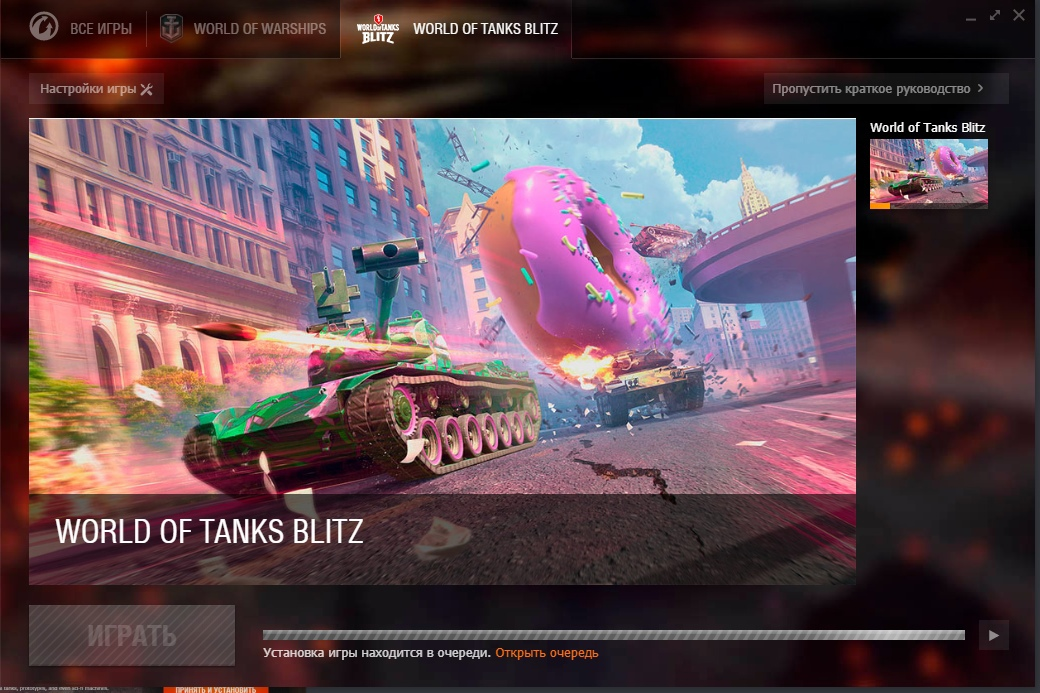This screenshot has width=1040, height=693.
Task: Open the queue via Открыть очередь link
Action: (546, 653)
